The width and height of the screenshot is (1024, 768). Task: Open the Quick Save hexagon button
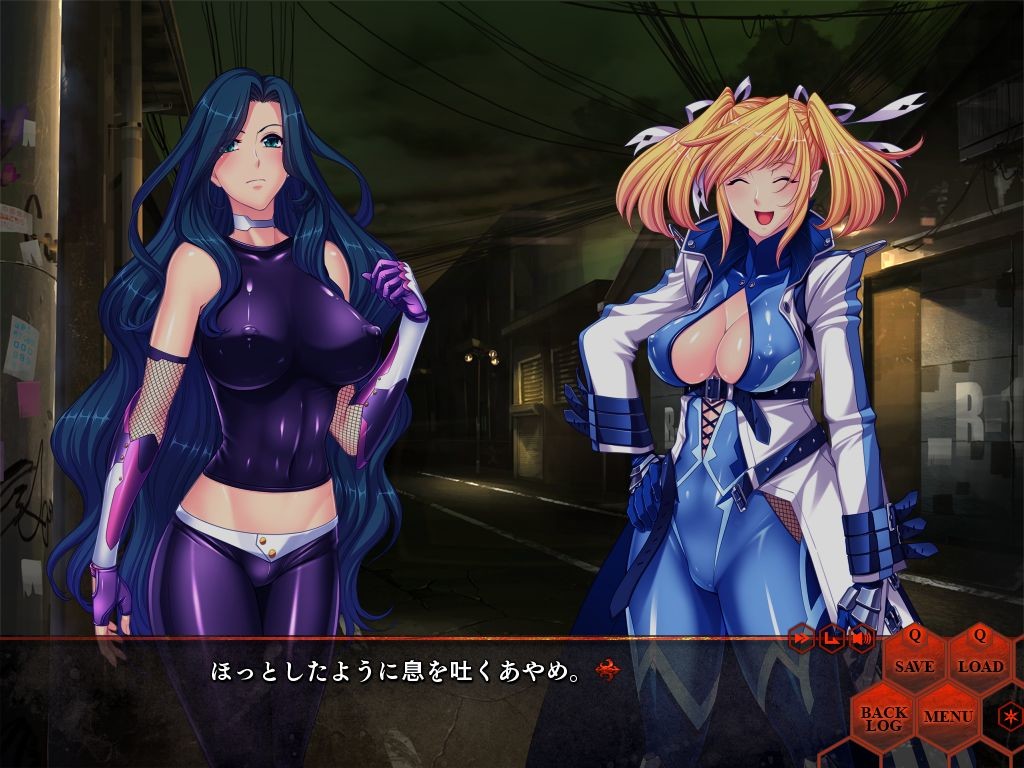(x=914, y=658)
